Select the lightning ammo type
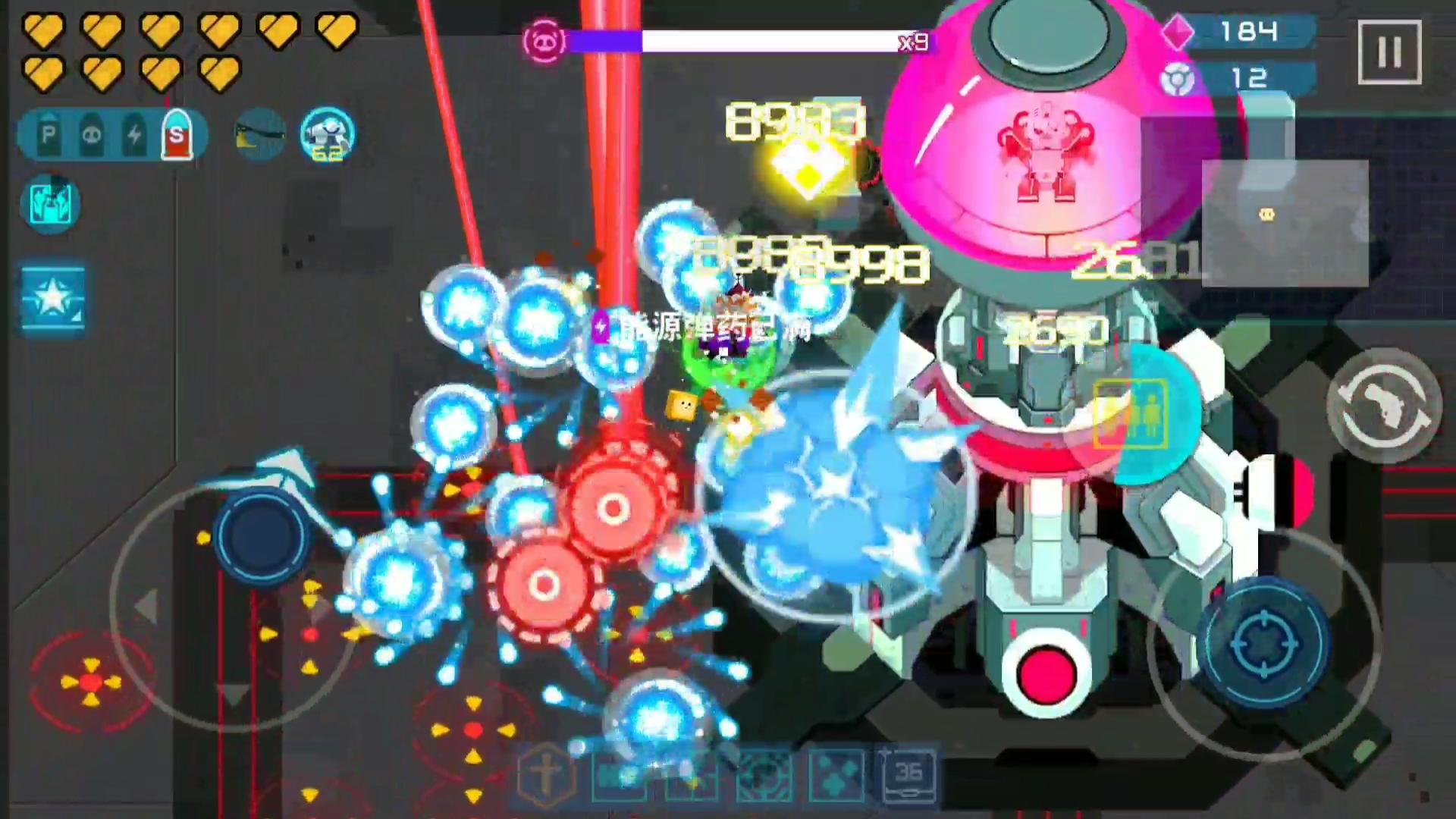This screenshot has width=1456, height=819. (x=134, y=134)
